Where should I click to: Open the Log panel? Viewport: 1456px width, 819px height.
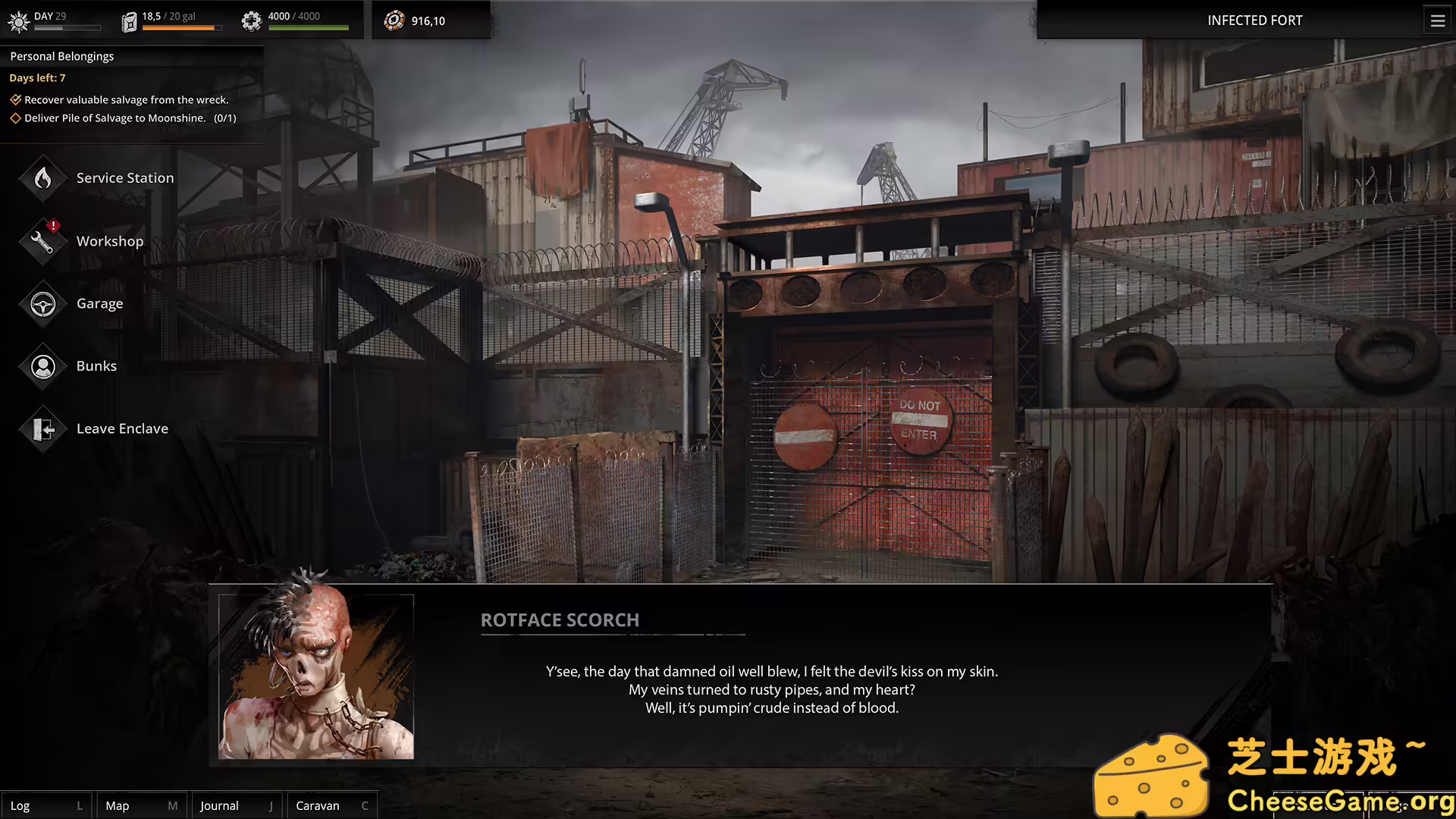click(45, 805)
